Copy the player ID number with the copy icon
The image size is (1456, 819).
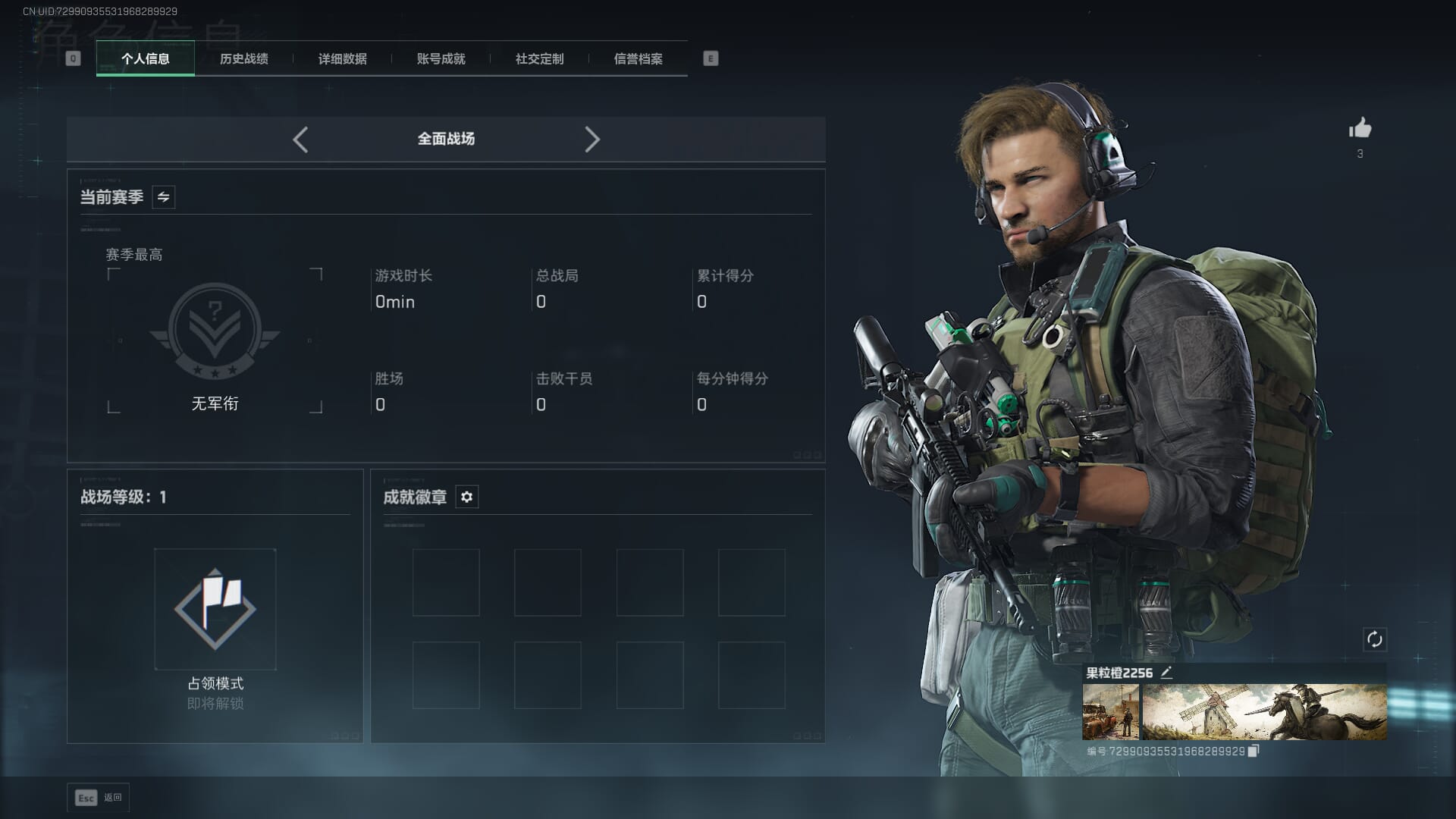click(x=1254, y=751)
